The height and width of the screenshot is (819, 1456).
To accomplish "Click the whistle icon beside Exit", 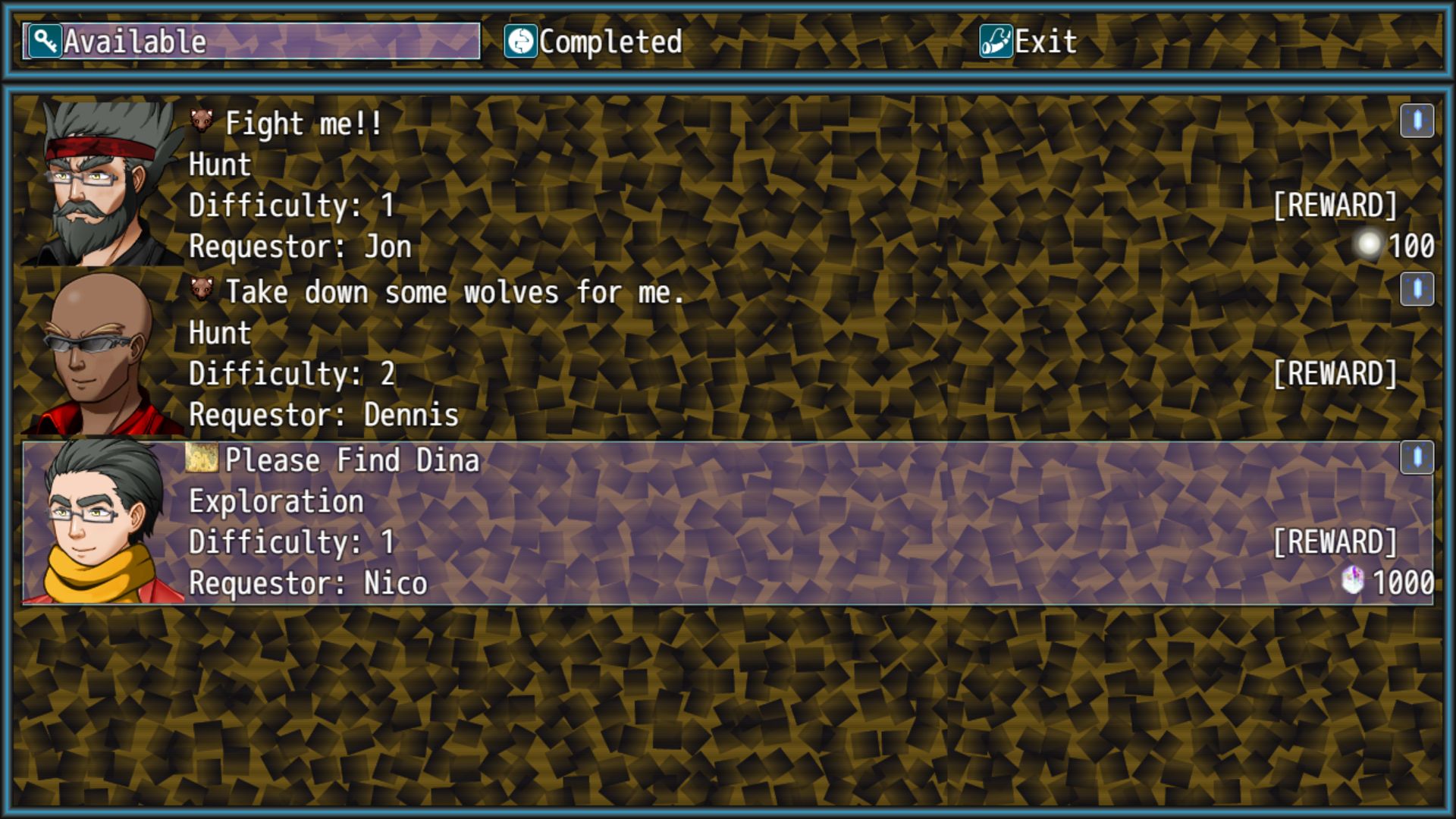I will [998, 40].
